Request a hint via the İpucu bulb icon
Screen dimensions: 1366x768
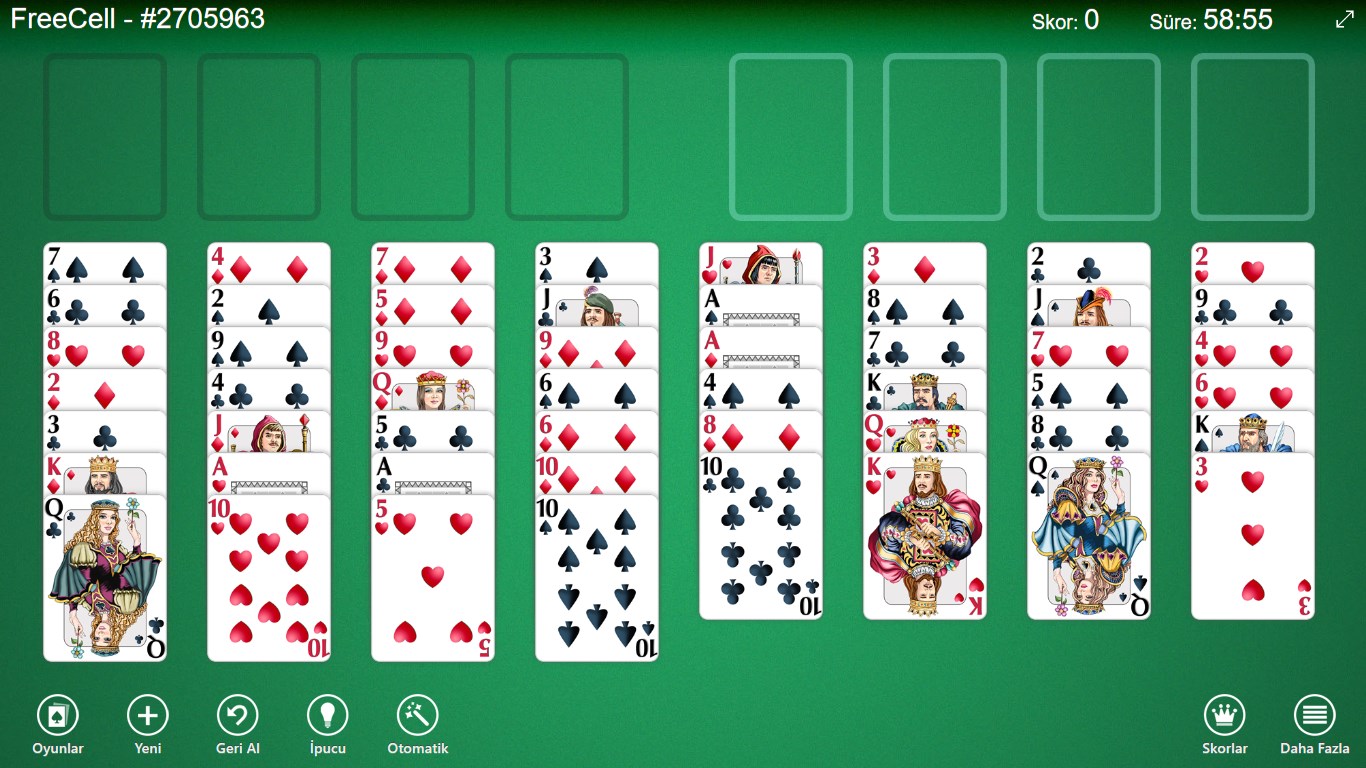326,716
